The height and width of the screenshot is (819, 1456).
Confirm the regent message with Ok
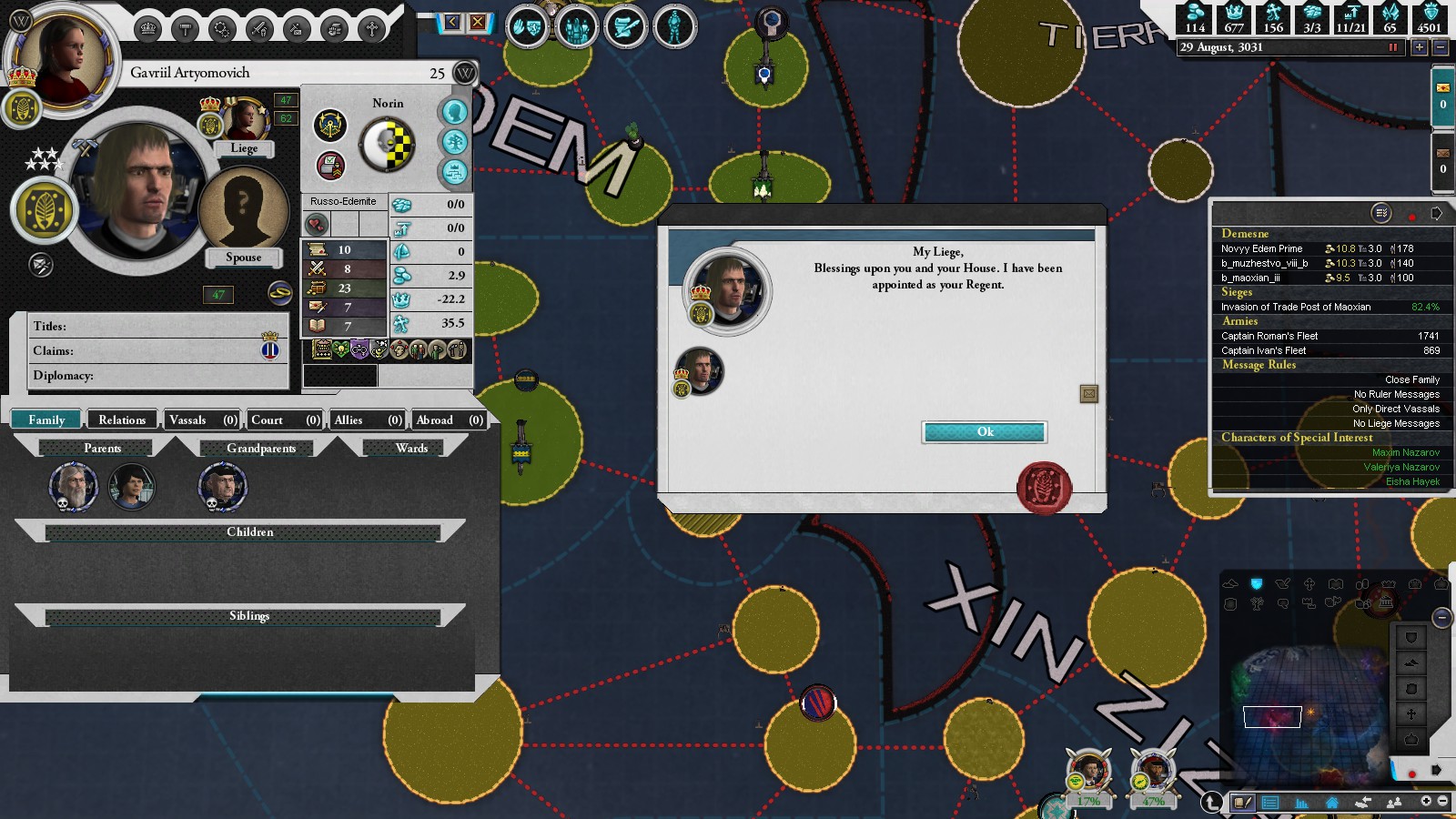[x=984, y=432]
